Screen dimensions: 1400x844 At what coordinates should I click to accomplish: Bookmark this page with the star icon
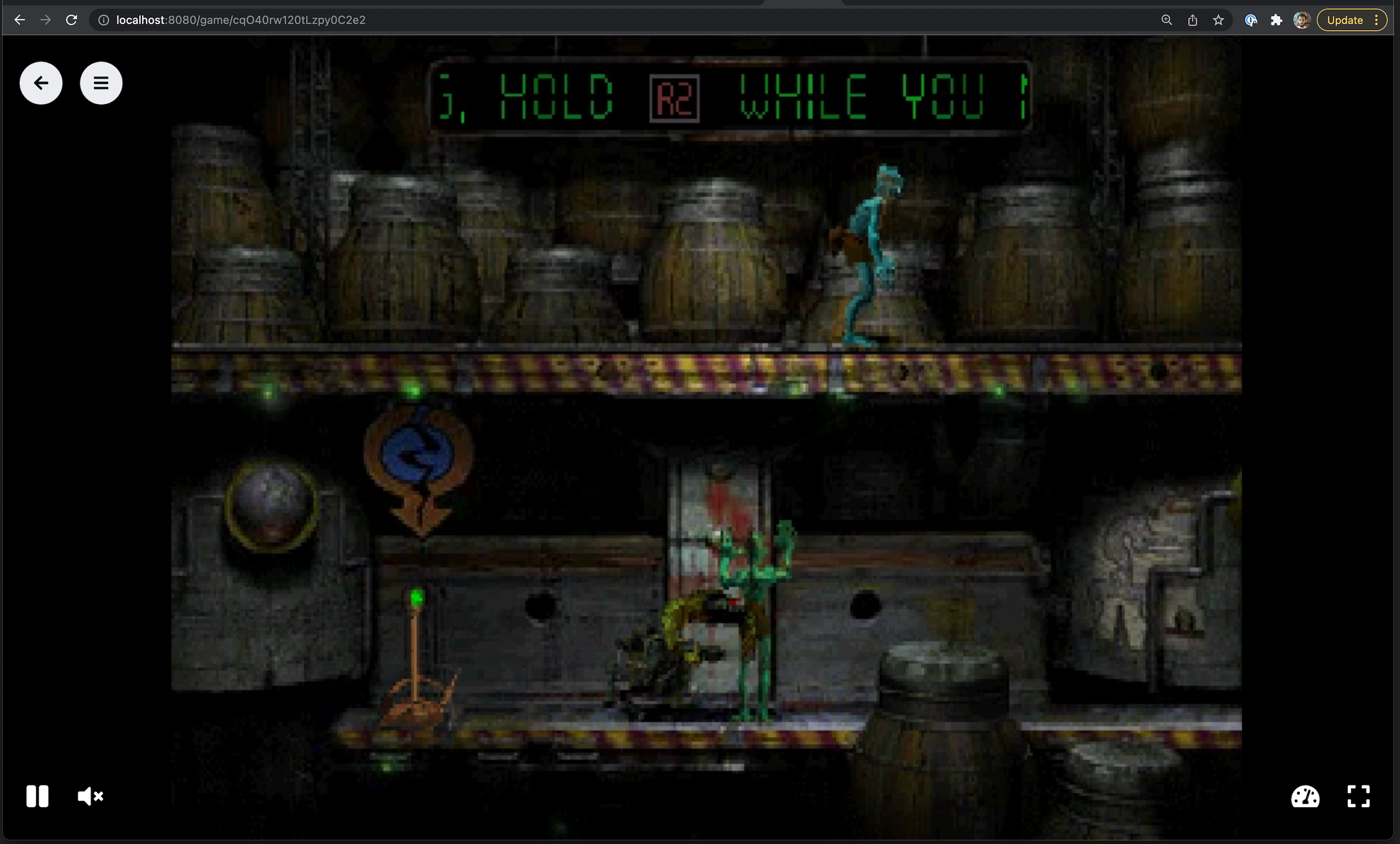coord(1218,20)
